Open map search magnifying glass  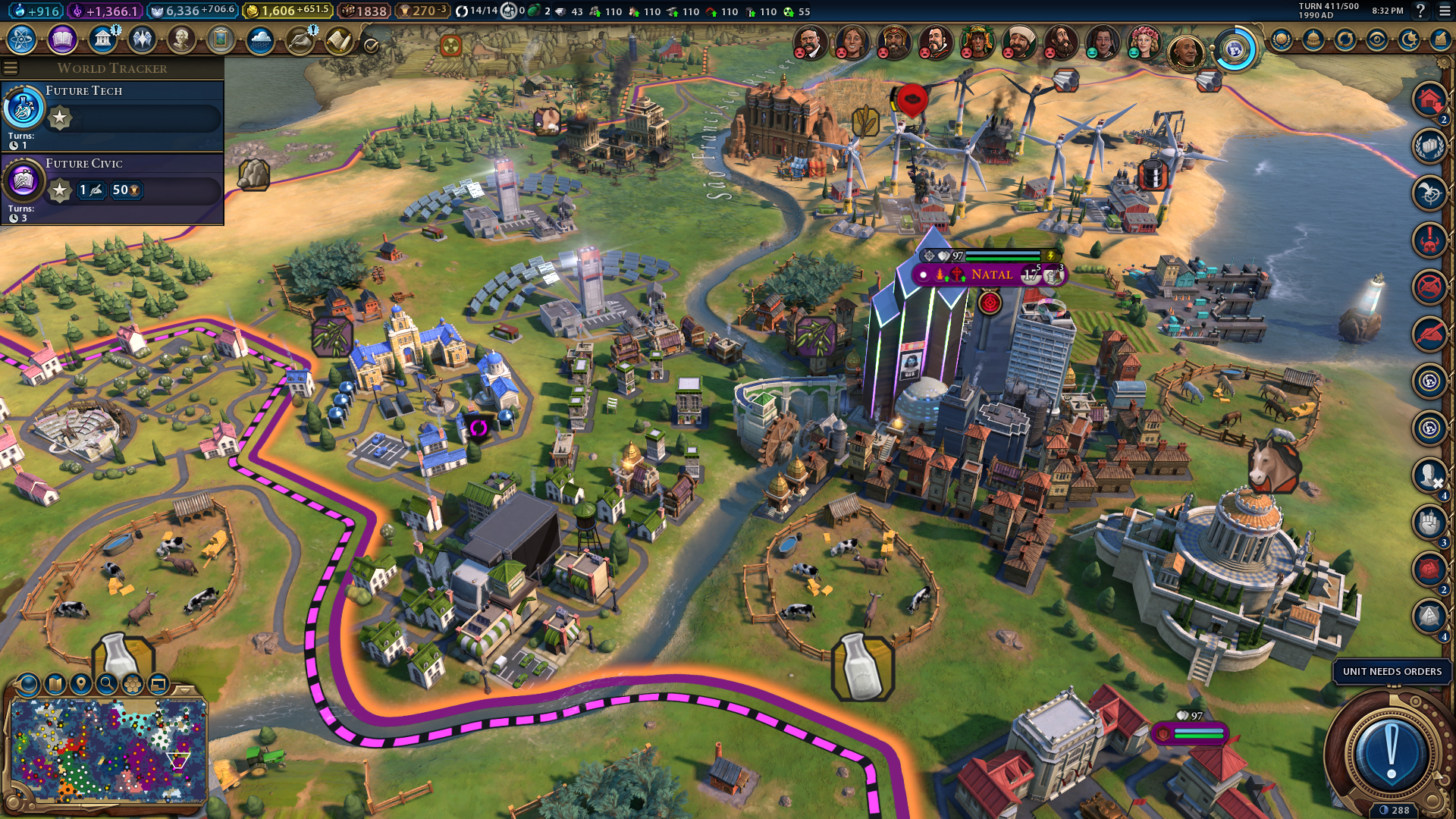coord(107,684)
